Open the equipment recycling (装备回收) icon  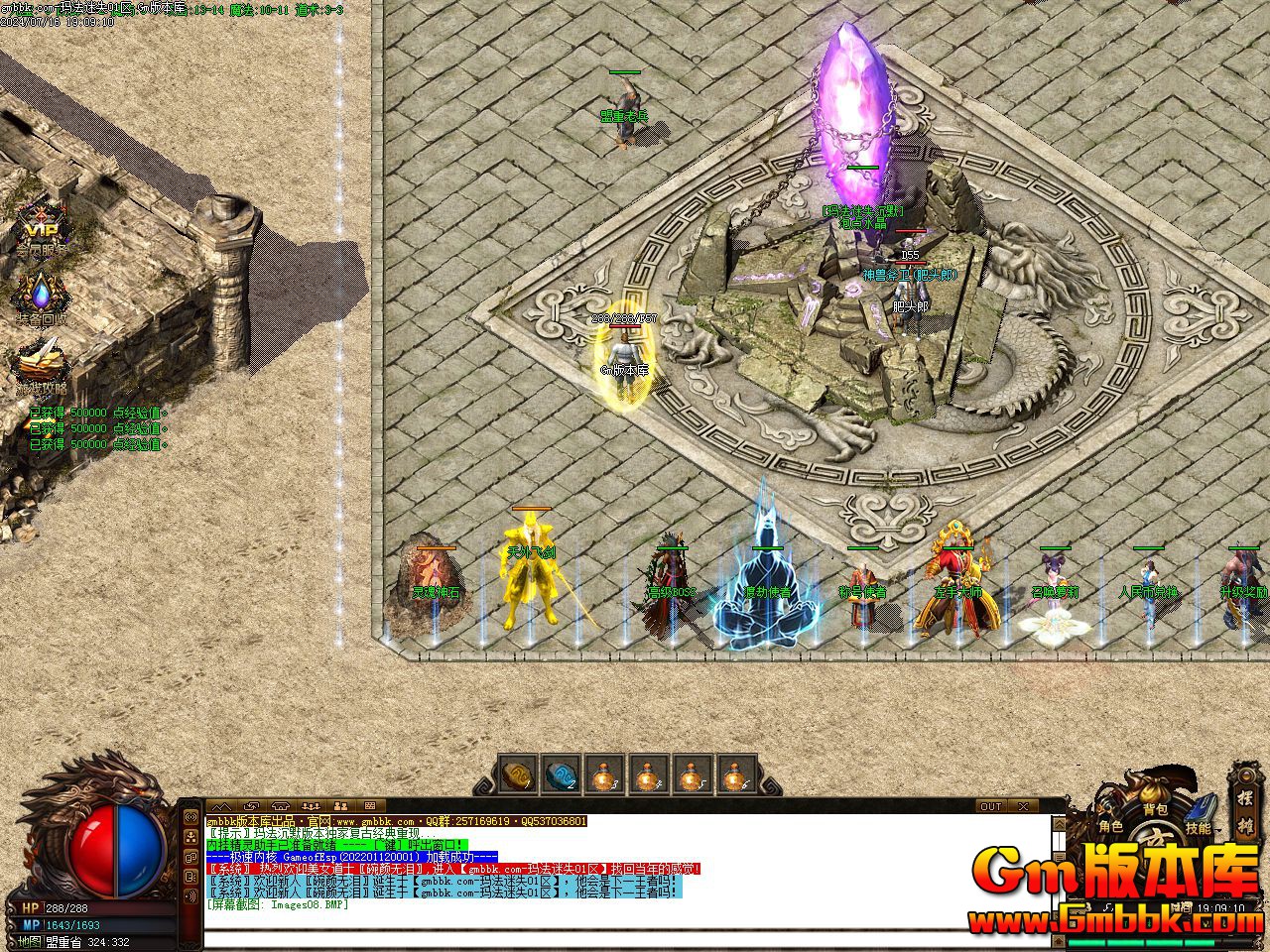point(41,296)
